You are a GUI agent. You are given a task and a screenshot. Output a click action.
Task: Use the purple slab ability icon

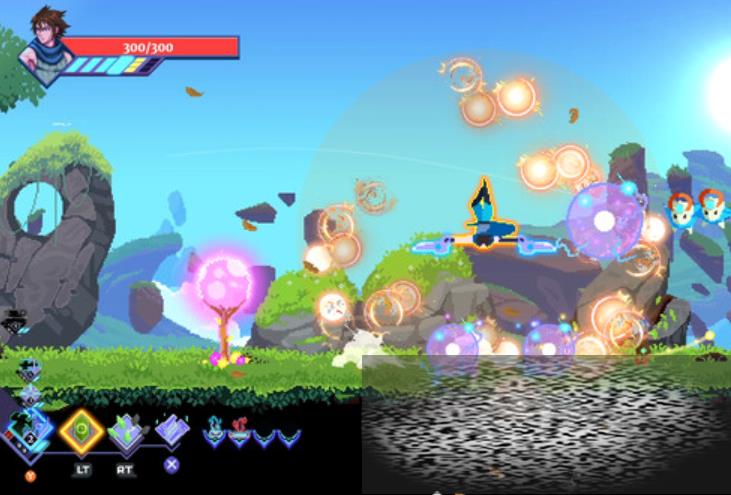point(171,429)
